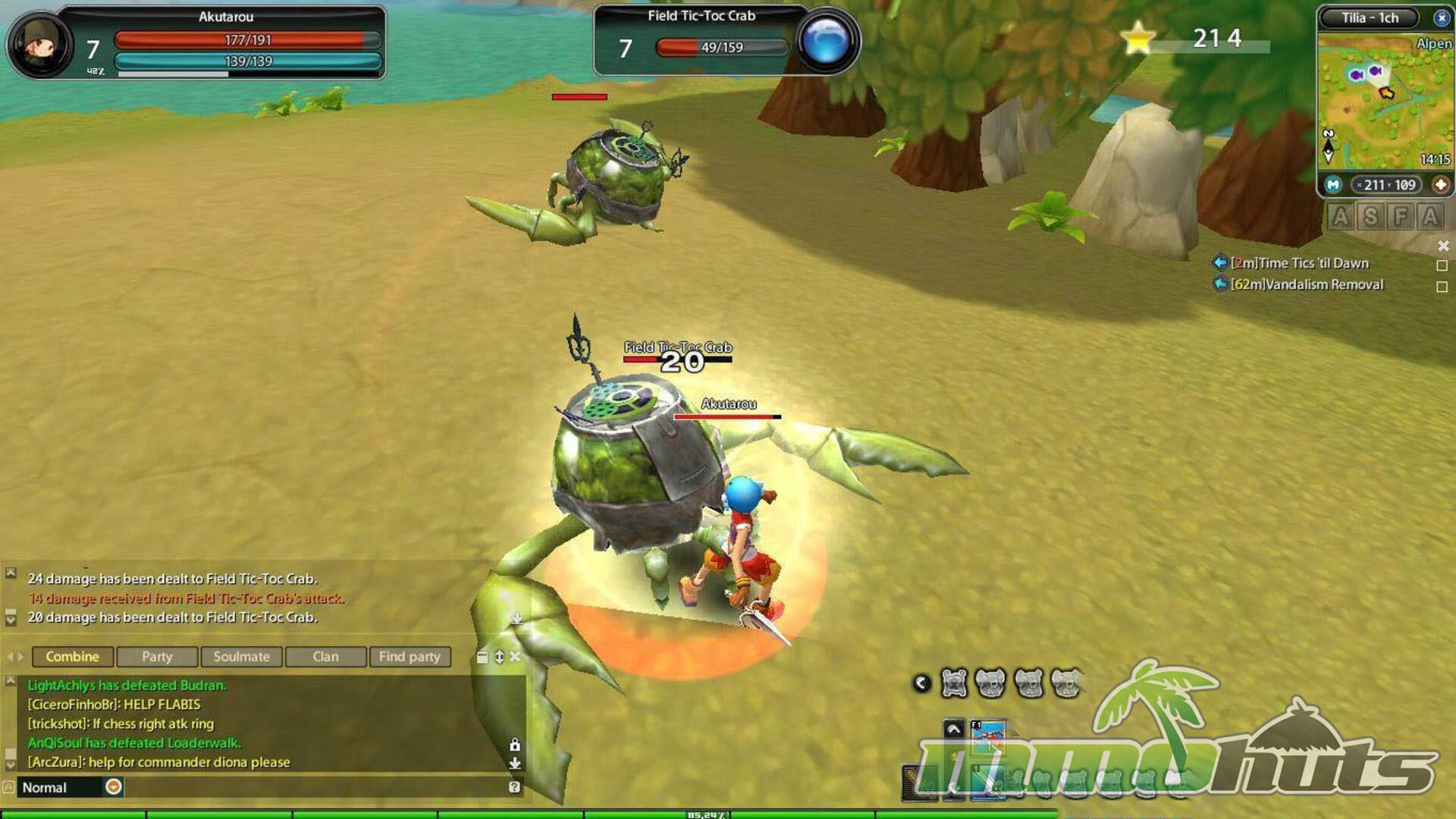
Task: Close the chat window with the X
Action: click(515, 657)
